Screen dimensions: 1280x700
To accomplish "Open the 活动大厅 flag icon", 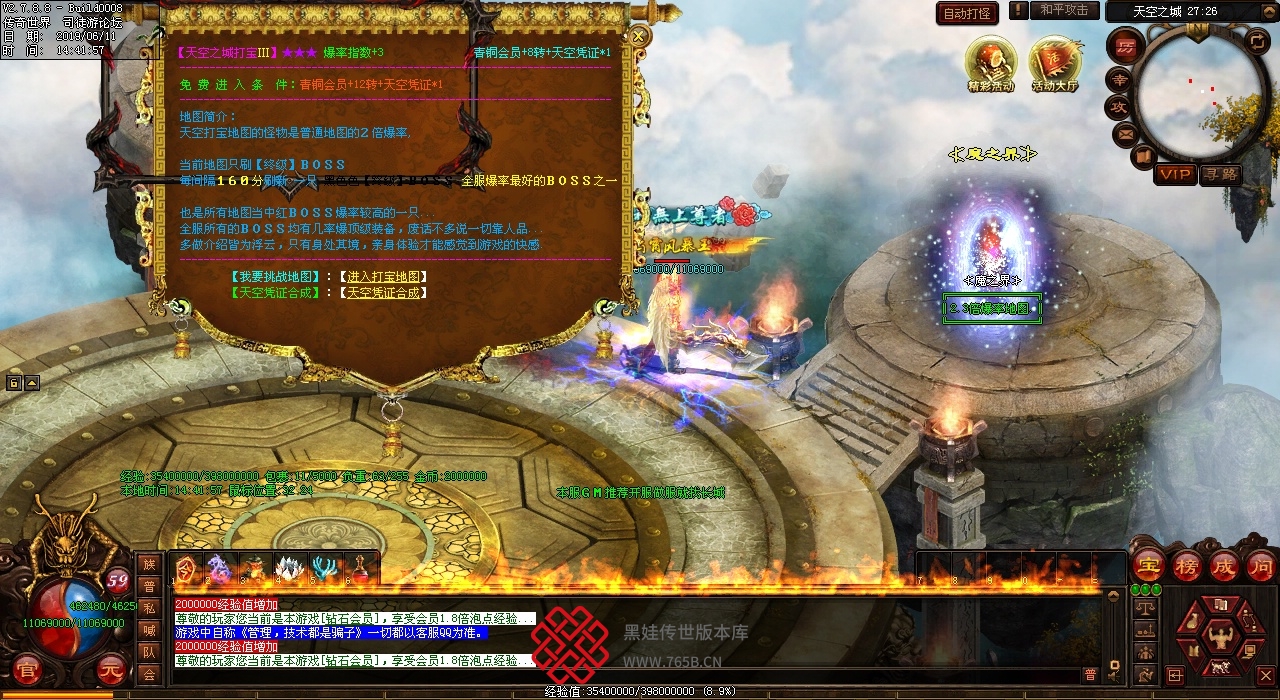I will point(1055,62).
